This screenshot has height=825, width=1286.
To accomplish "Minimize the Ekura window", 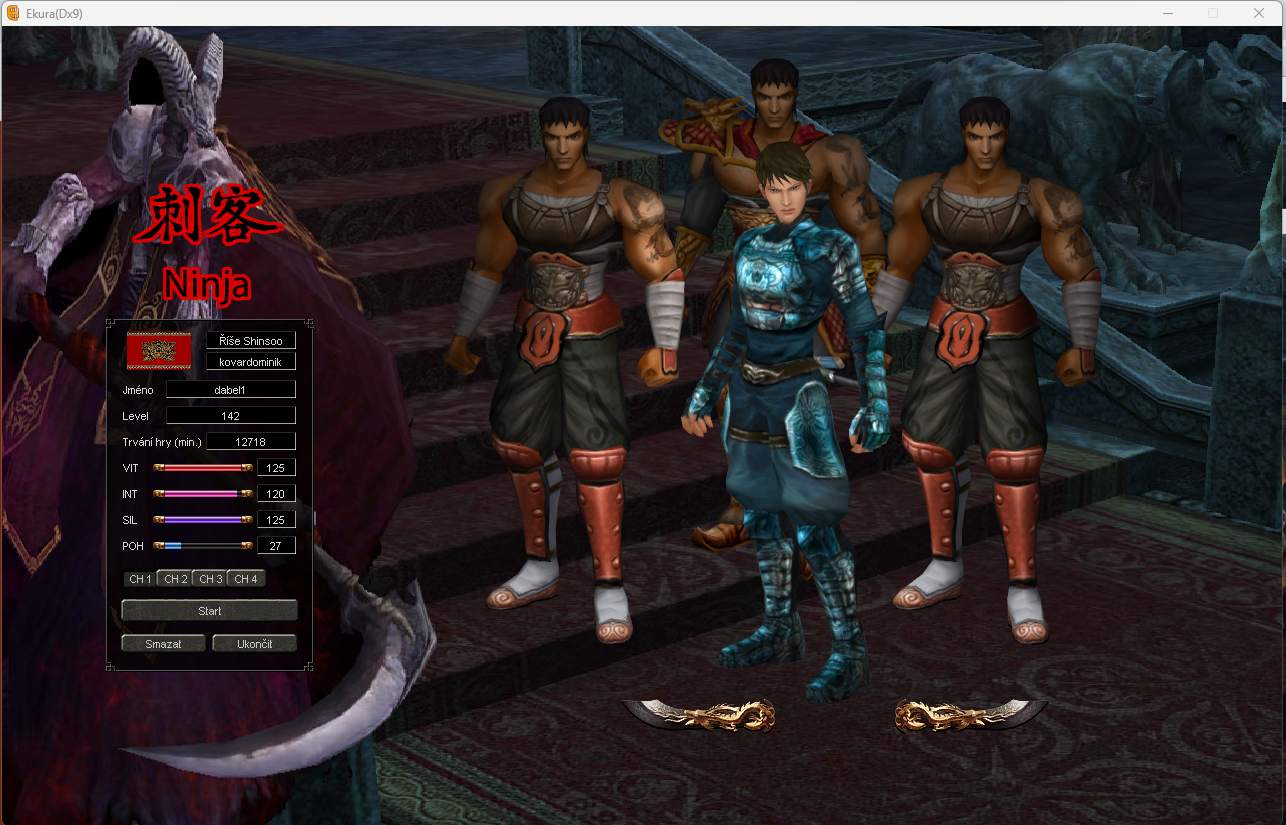I will (x=1167, y=13).
